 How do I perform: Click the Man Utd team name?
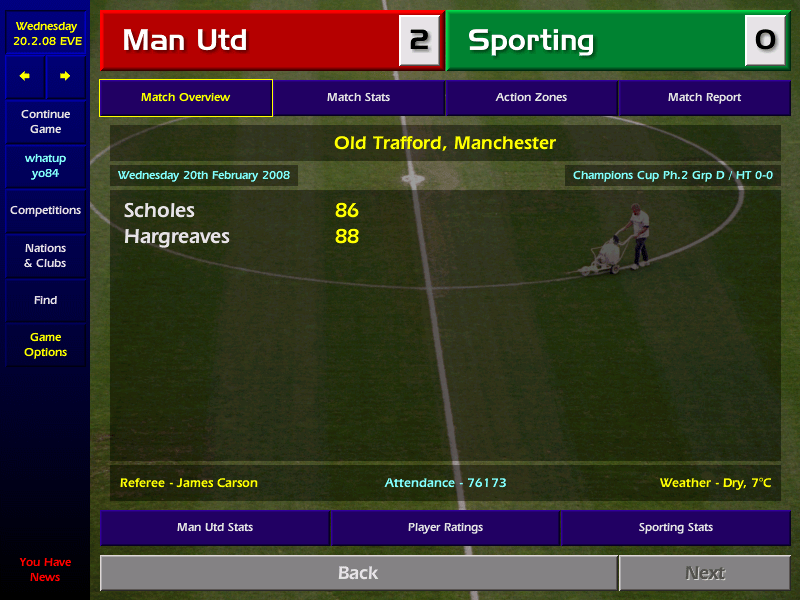[185, 41]
